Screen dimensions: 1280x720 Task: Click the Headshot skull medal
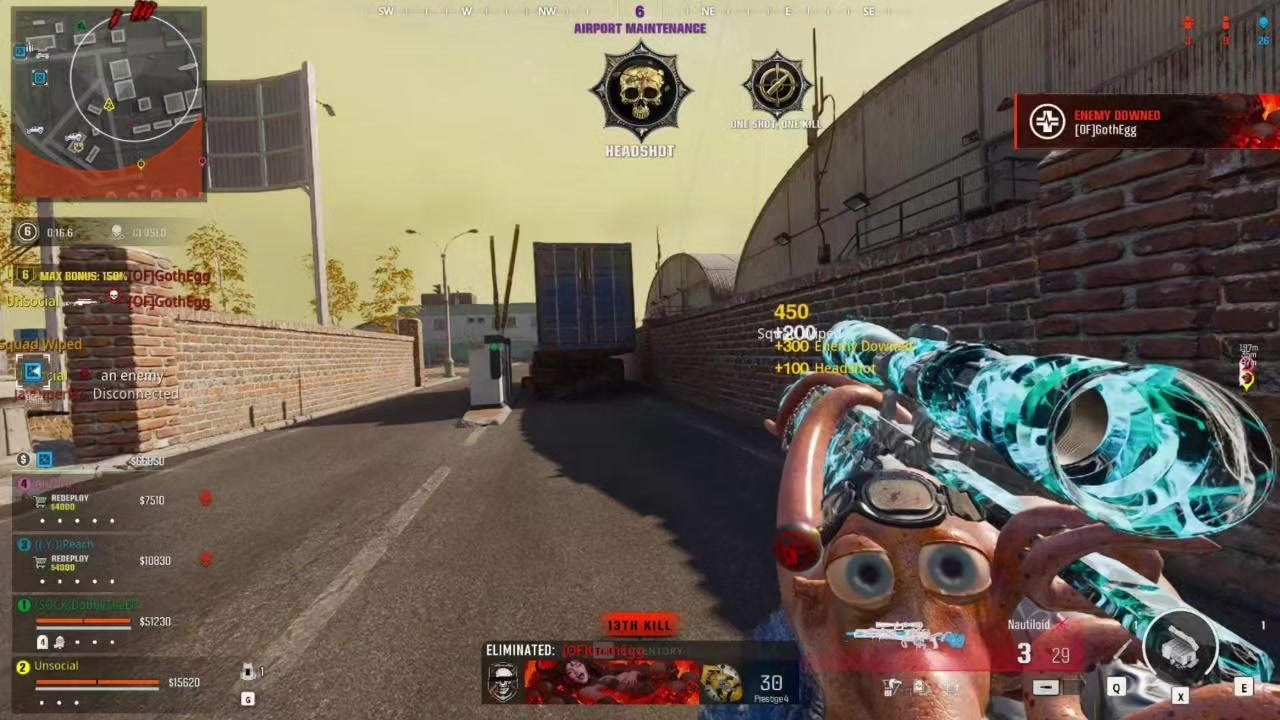pos(640,93)
